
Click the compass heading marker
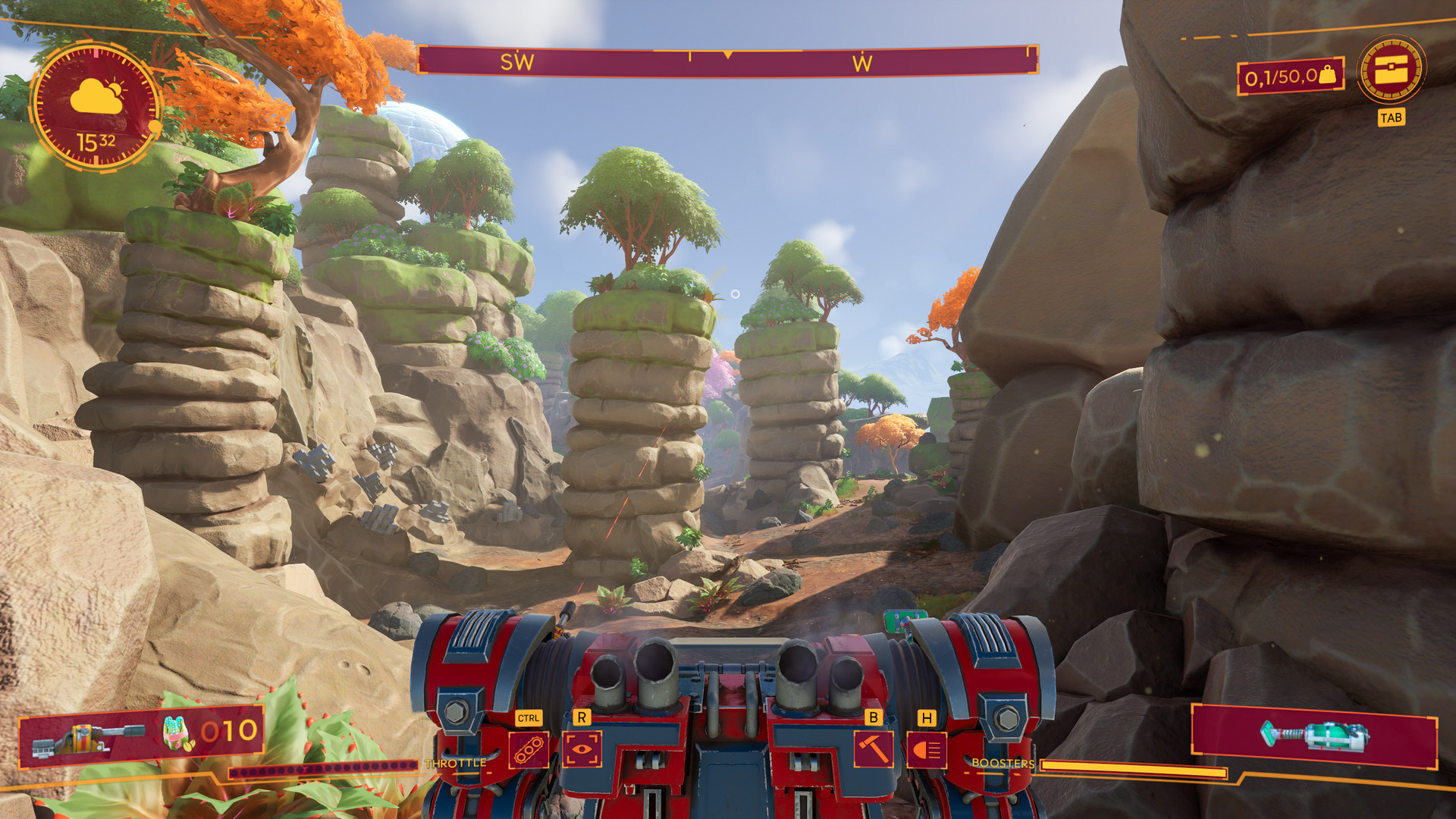tap(728, 55)
